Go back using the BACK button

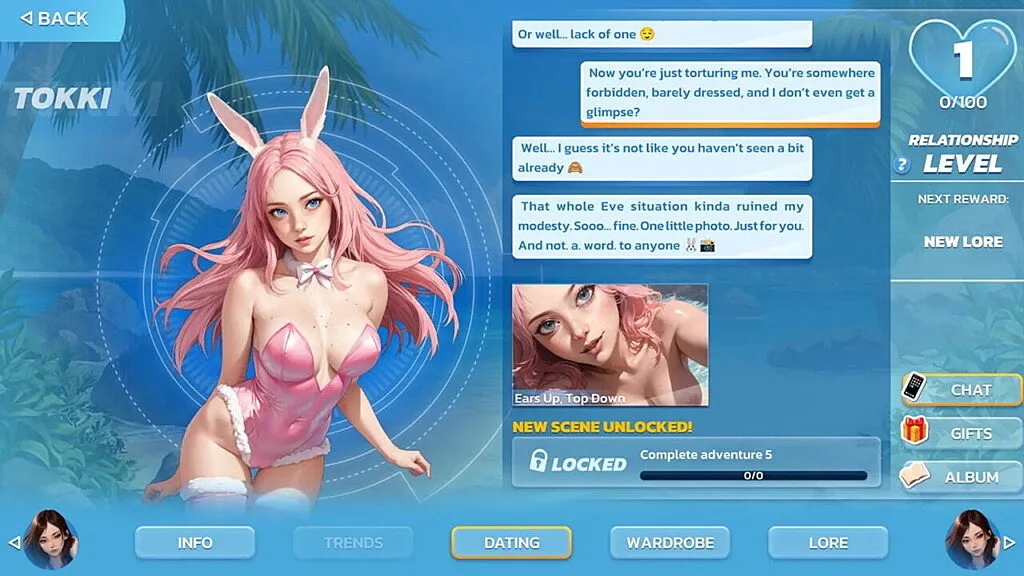tap(56, 18)
